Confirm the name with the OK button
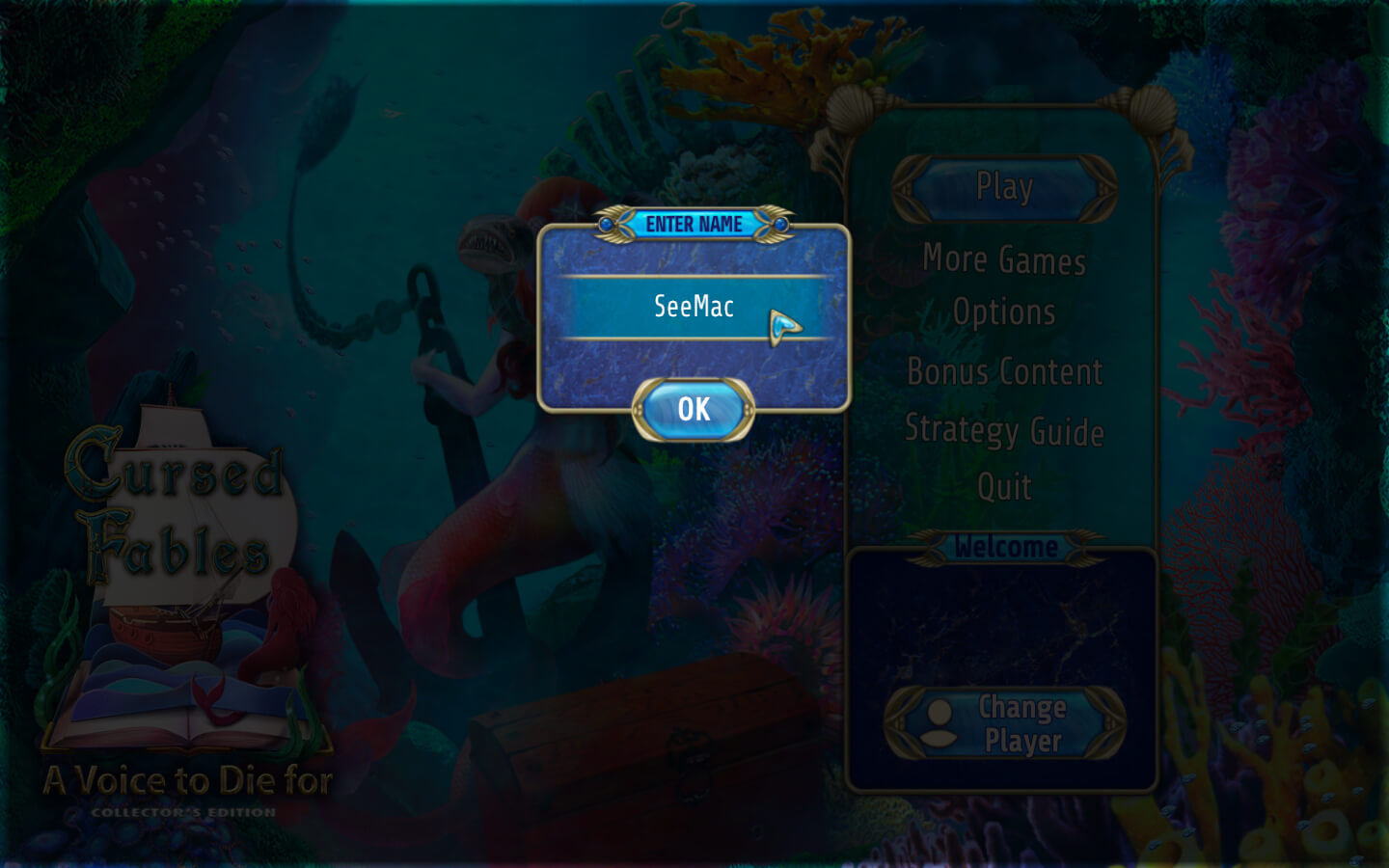The image size is (1389, 868). (694, 410)
